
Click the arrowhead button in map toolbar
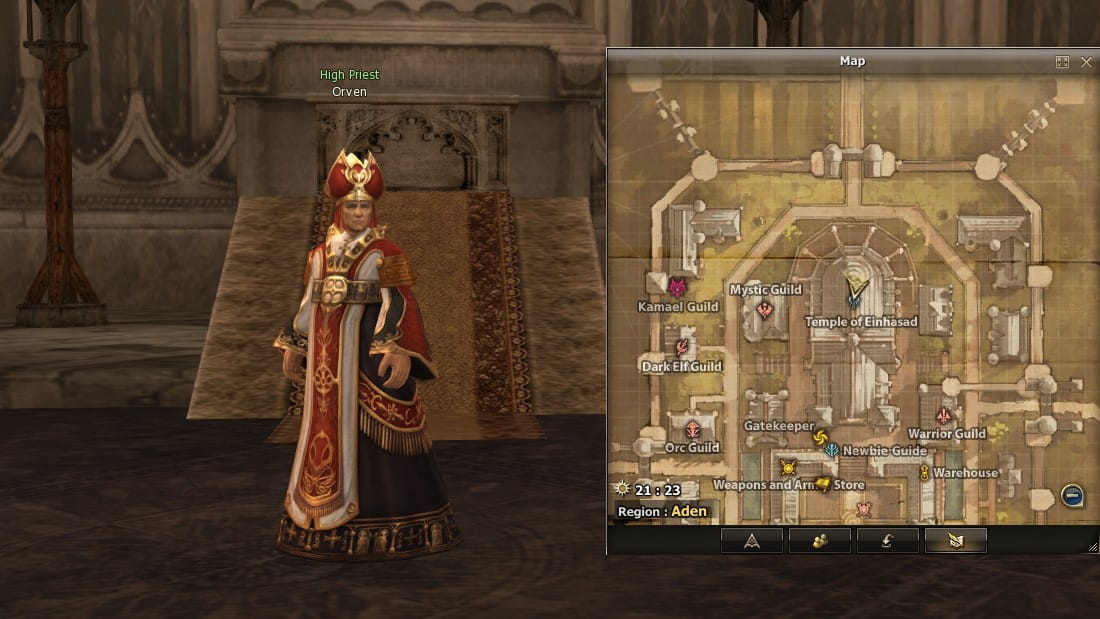coord(750,540)
